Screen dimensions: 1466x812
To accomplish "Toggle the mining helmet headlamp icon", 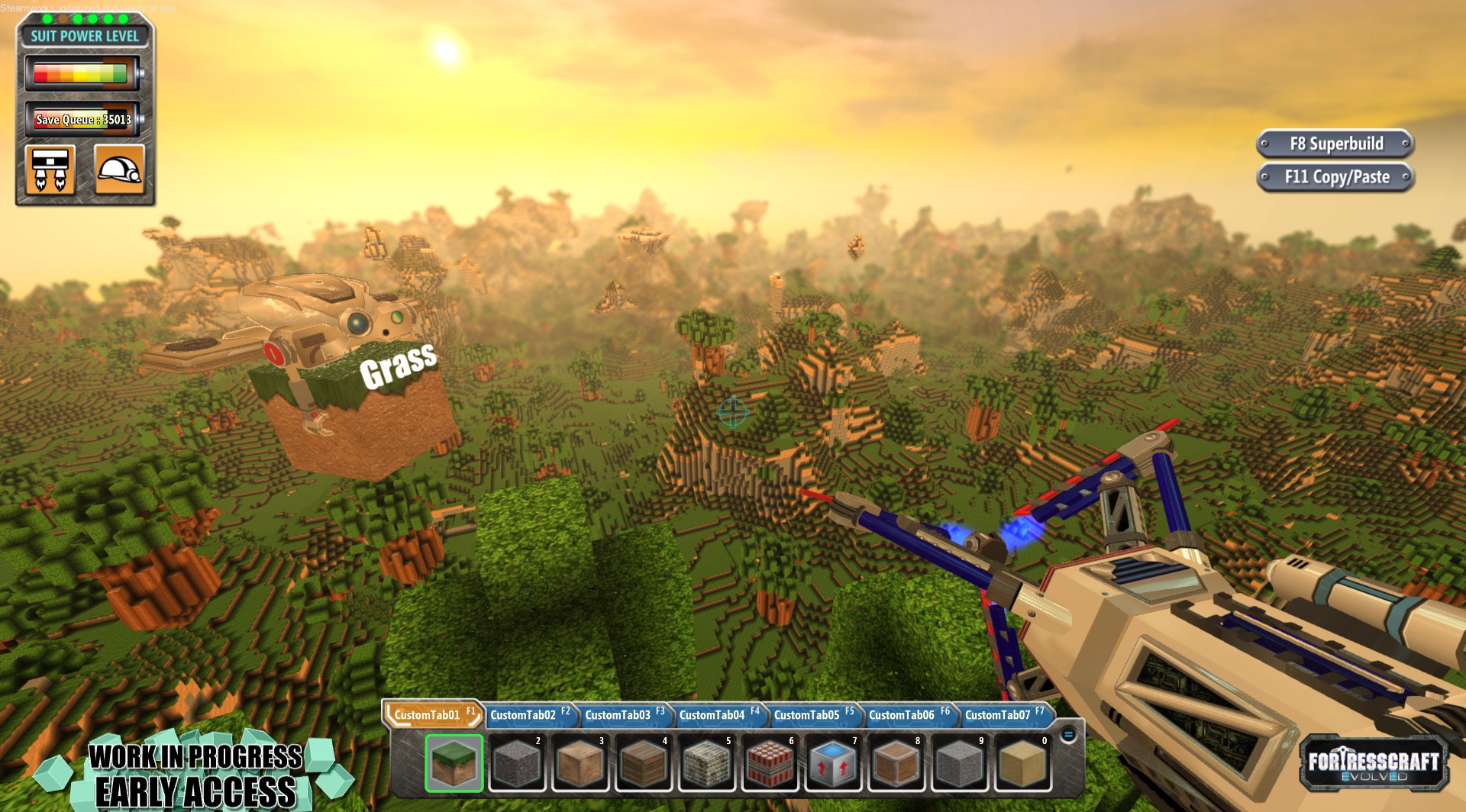I will coord(119,169).
